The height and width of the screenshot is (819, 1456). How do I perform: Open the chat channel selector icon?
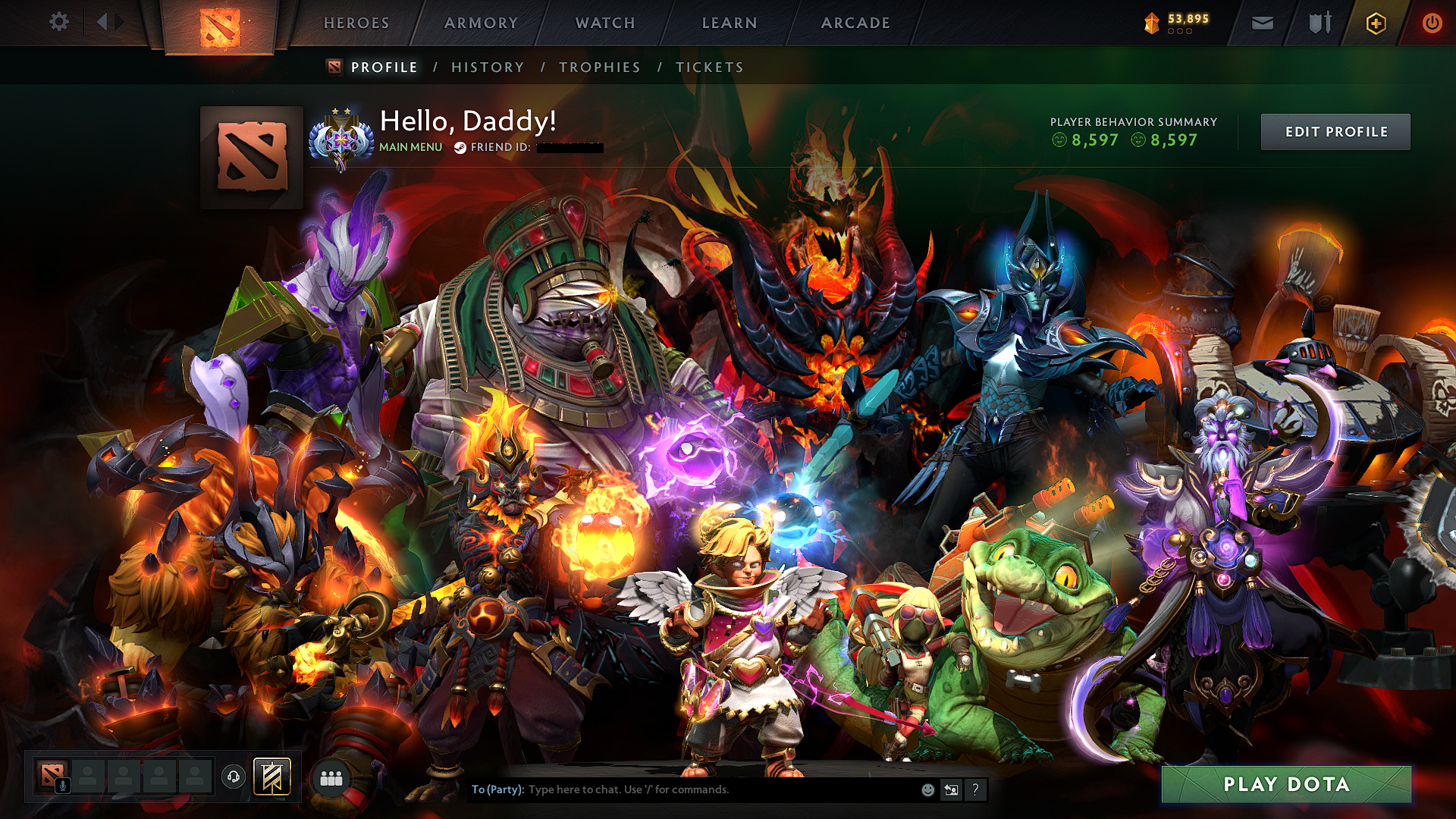coord(952,791)
